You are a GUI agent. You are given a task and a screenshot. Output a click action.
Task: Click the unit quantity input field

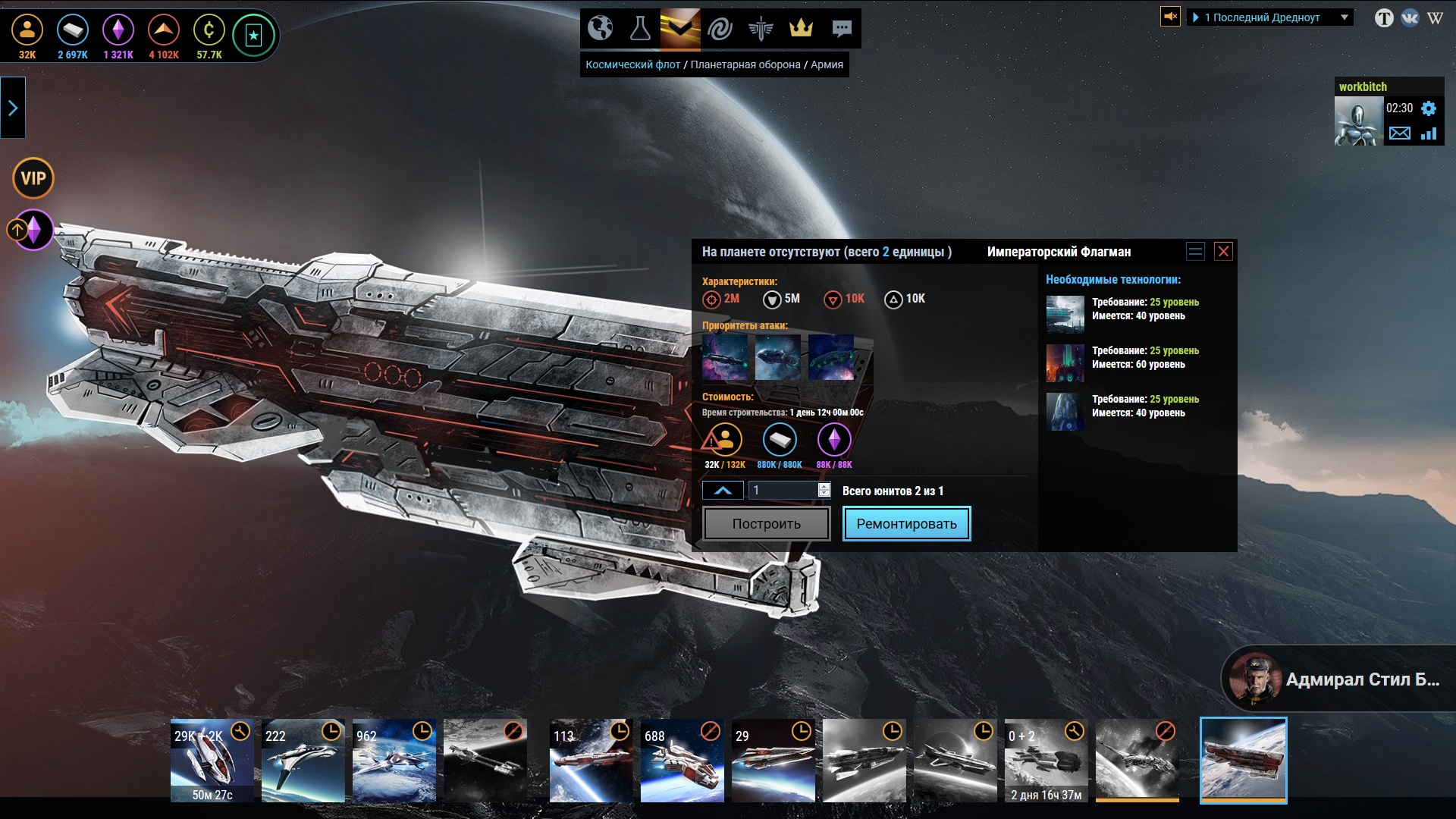click(783, 490)
